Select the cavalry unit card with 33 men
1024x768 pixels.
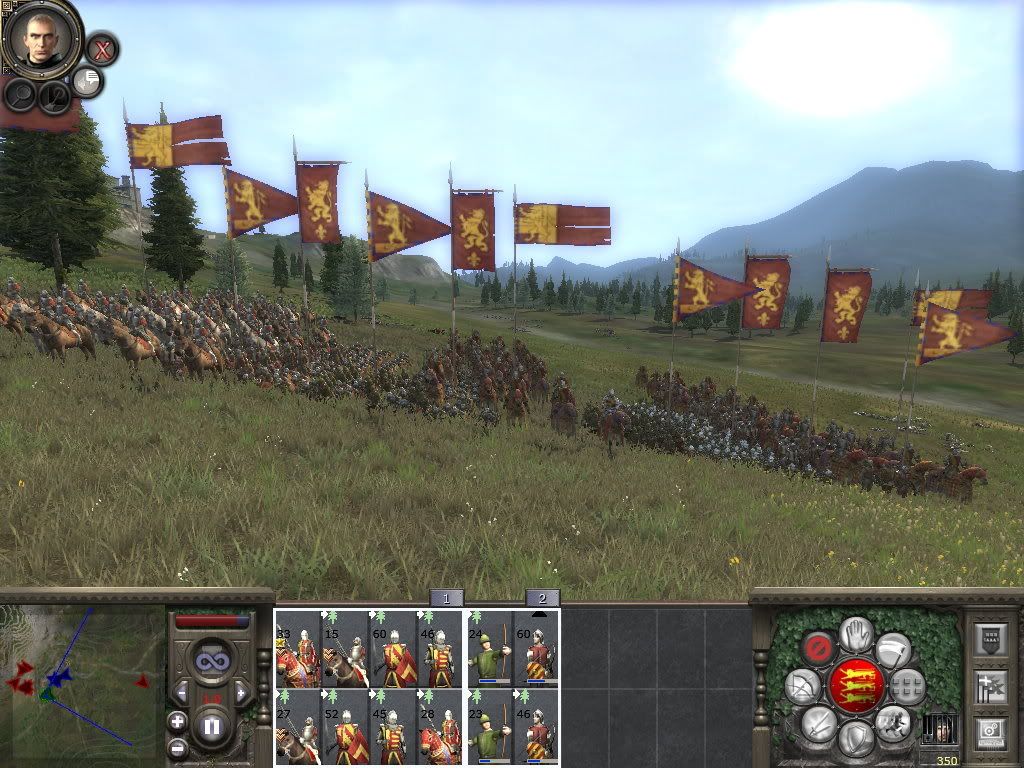[298, 649]
